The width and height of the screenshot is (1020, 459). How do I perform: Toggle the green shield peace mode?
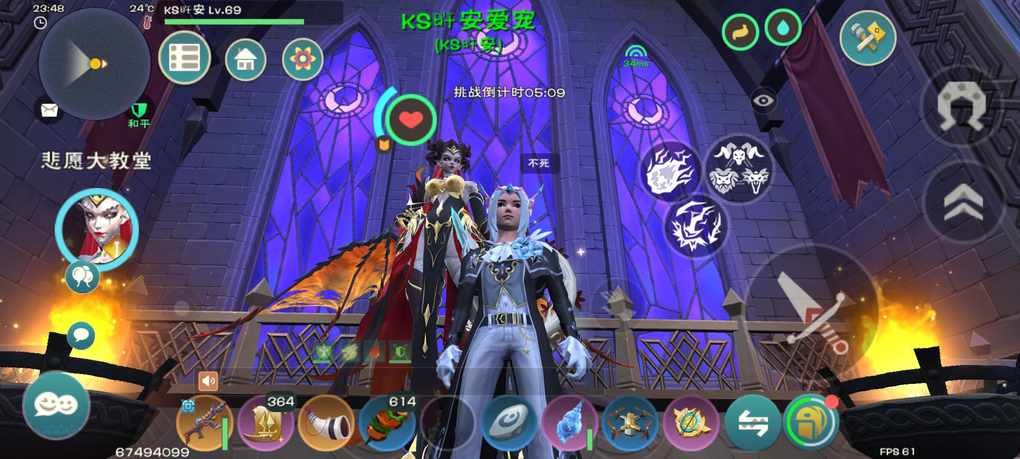(139, 108)
